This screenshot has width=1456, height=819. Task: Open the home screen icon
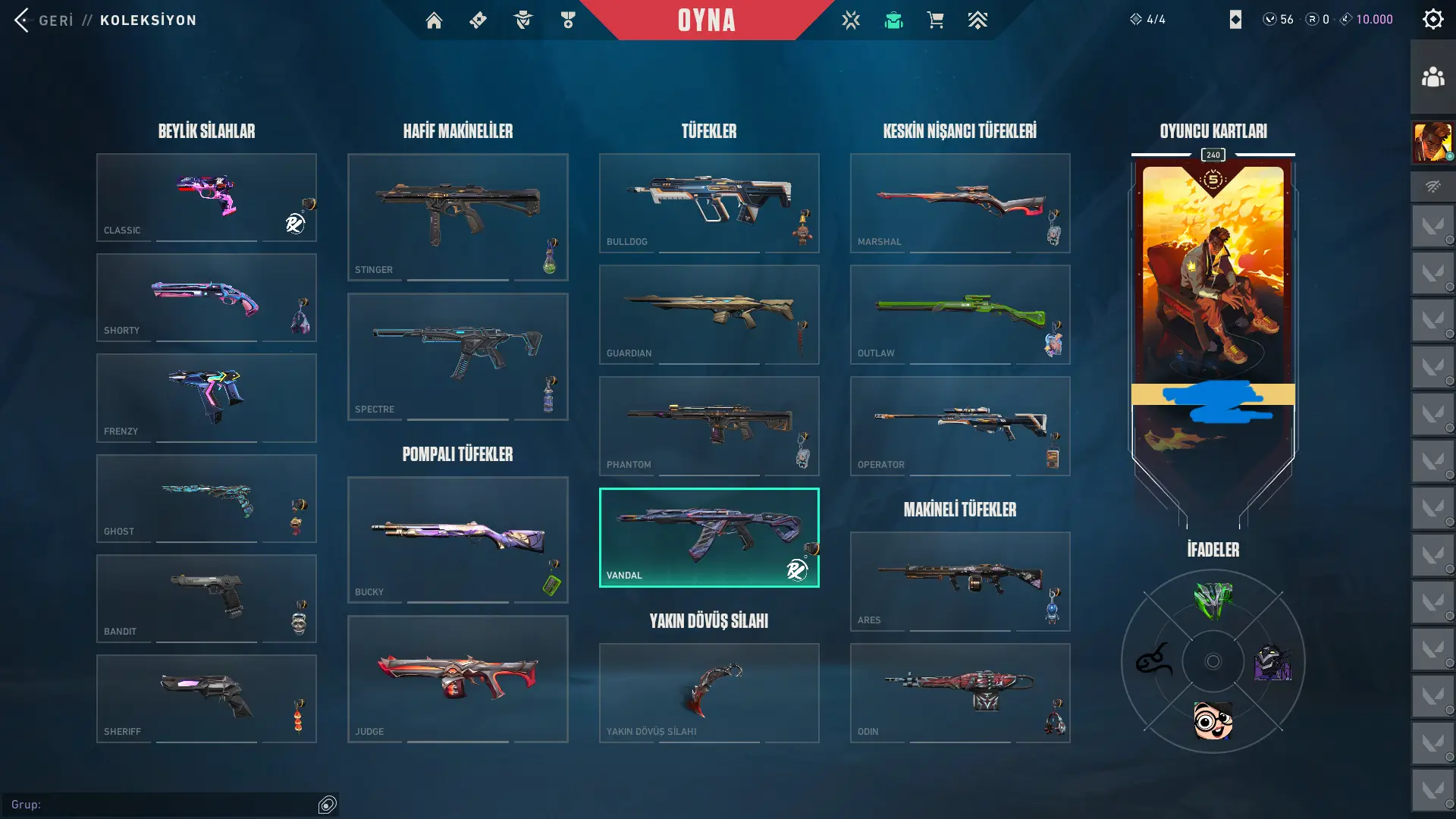pyautogui.click(x=434, y=20)
